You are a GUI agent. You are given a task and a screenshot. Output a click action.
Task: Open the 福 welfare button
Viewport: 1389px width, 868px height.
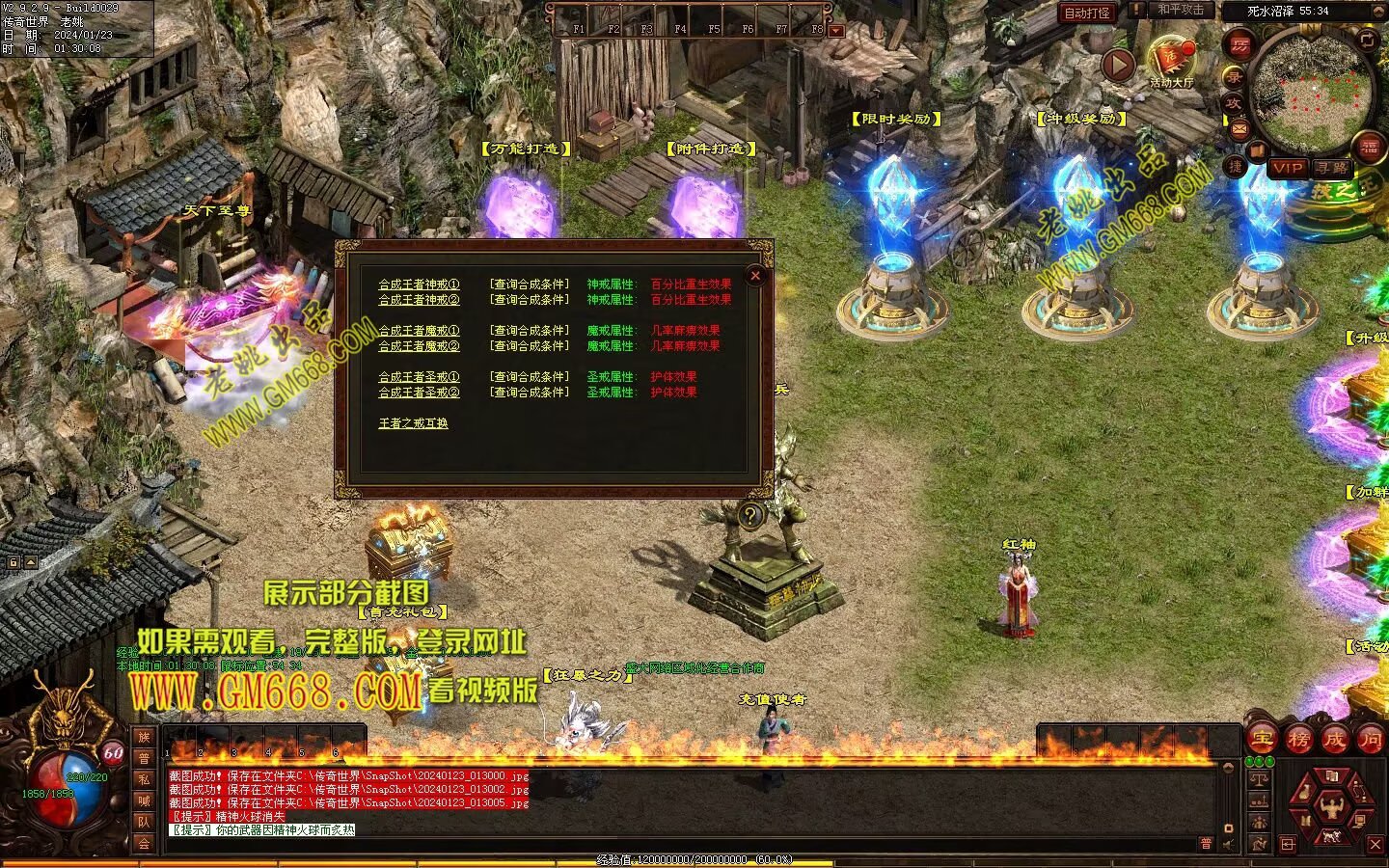point(1370,147)
